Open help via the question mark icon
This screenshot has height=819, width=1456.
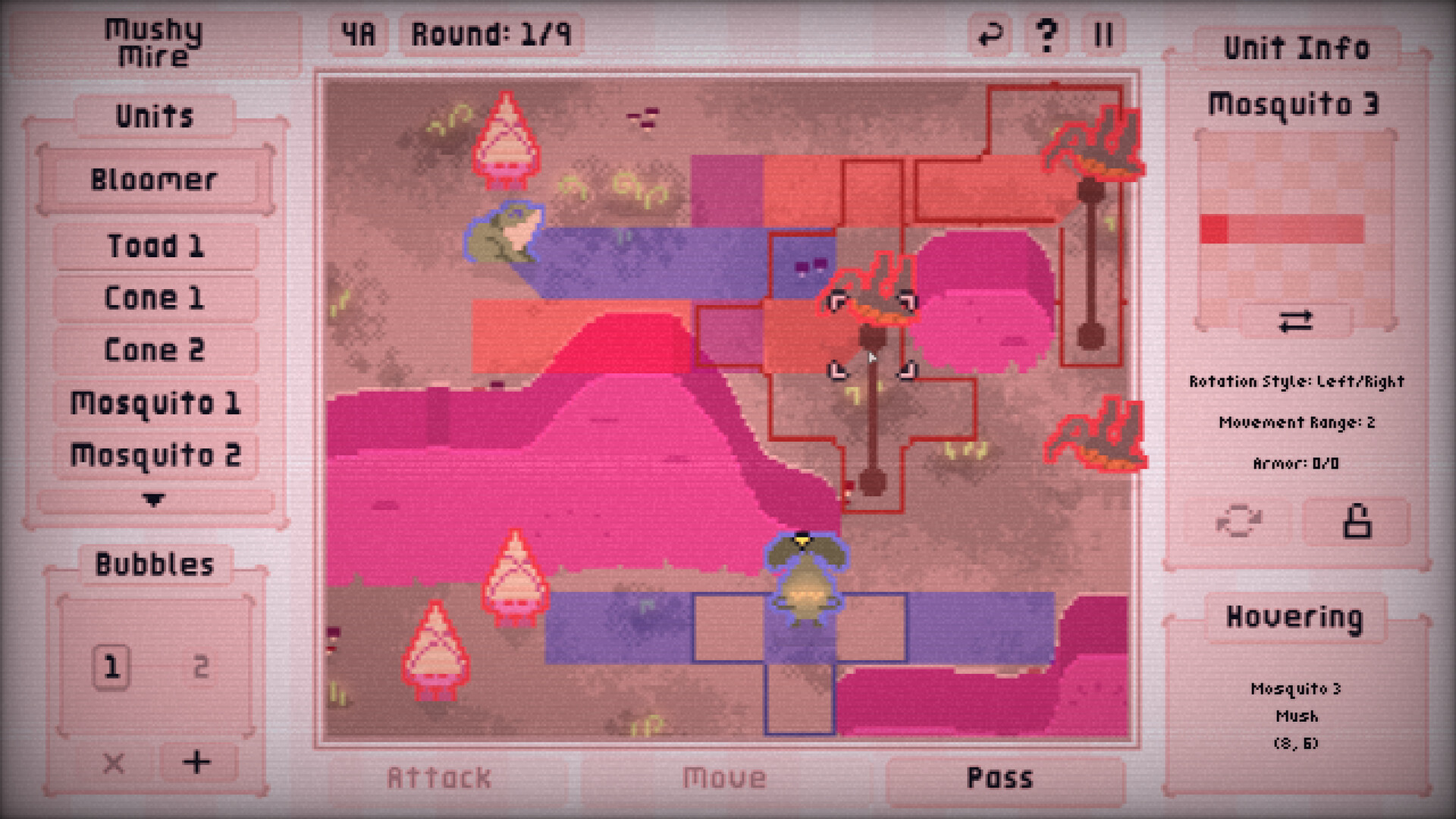tap(1046, 33)
